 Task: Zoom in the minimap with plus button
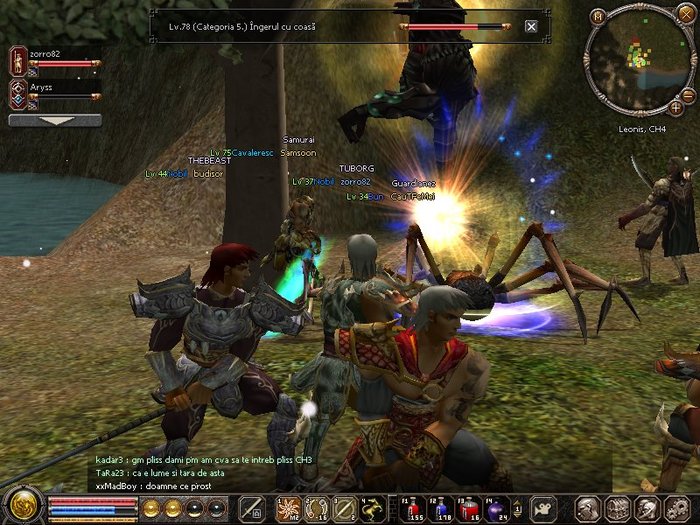click(x=676, y=105)
